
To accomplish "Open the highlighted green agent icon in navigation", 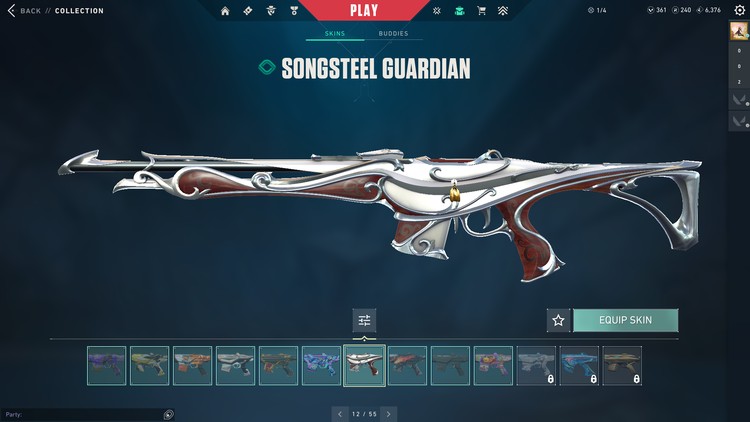I will pos(459,11).
